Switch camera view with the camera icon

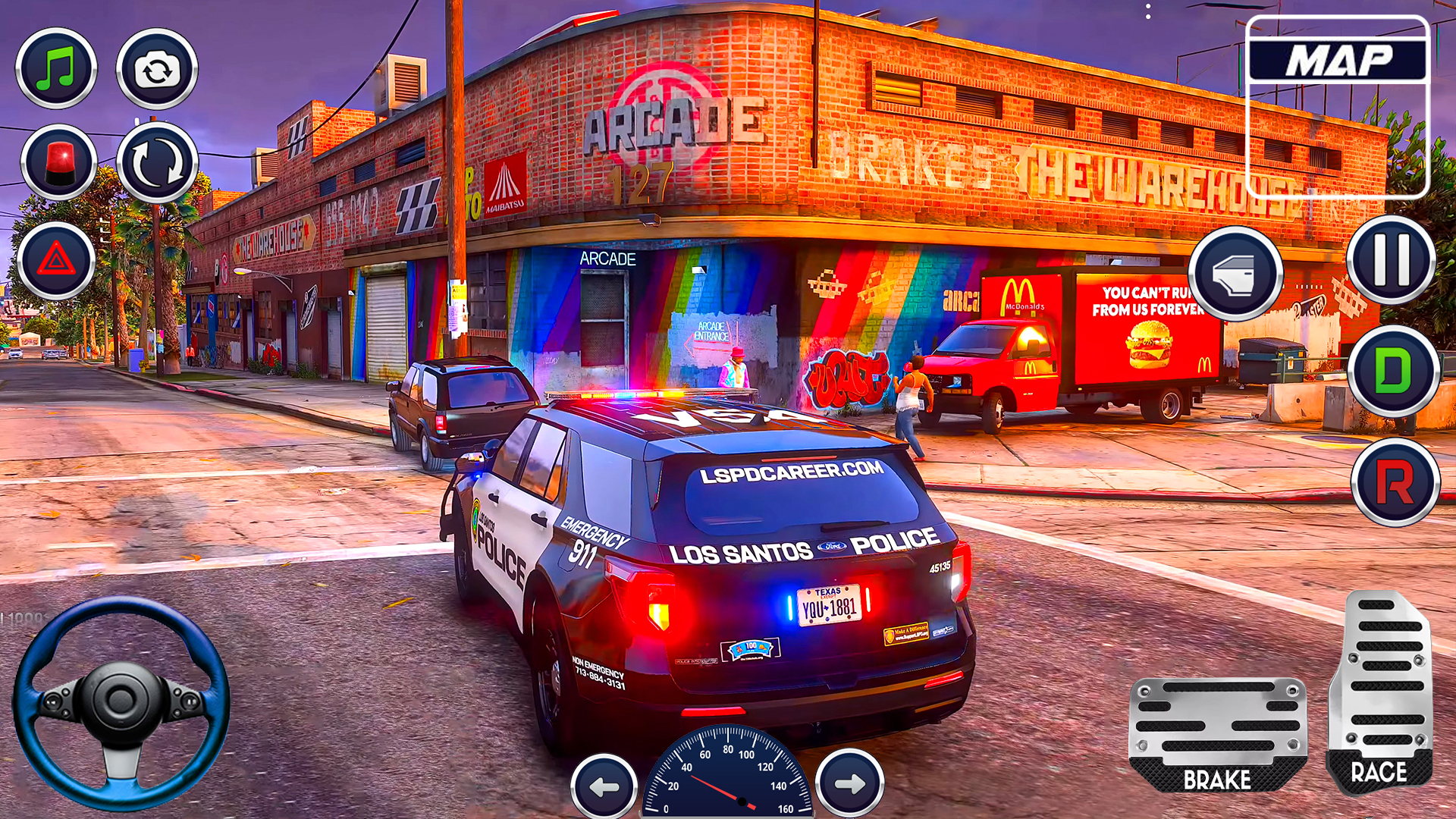[x=157, y=70]
